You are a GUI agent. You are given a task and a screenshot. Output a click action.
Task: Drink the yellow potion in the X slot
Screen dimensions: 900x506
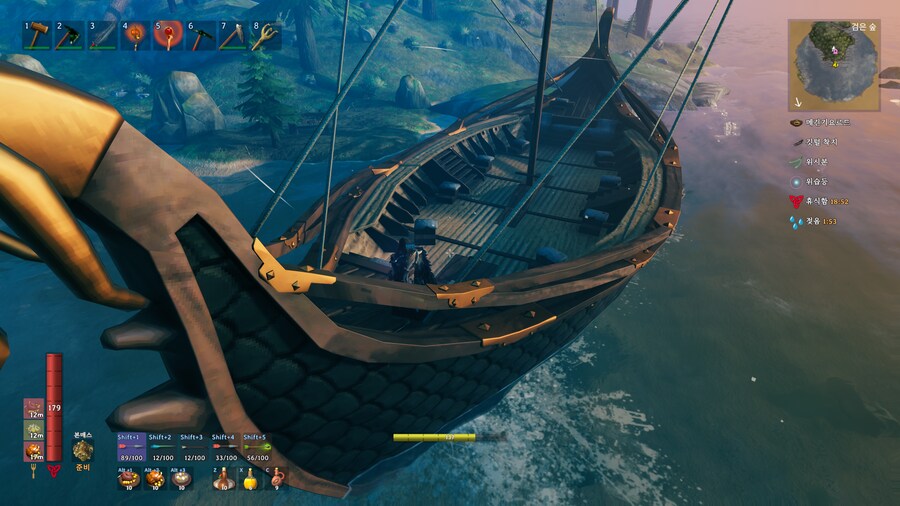(250, 479)
